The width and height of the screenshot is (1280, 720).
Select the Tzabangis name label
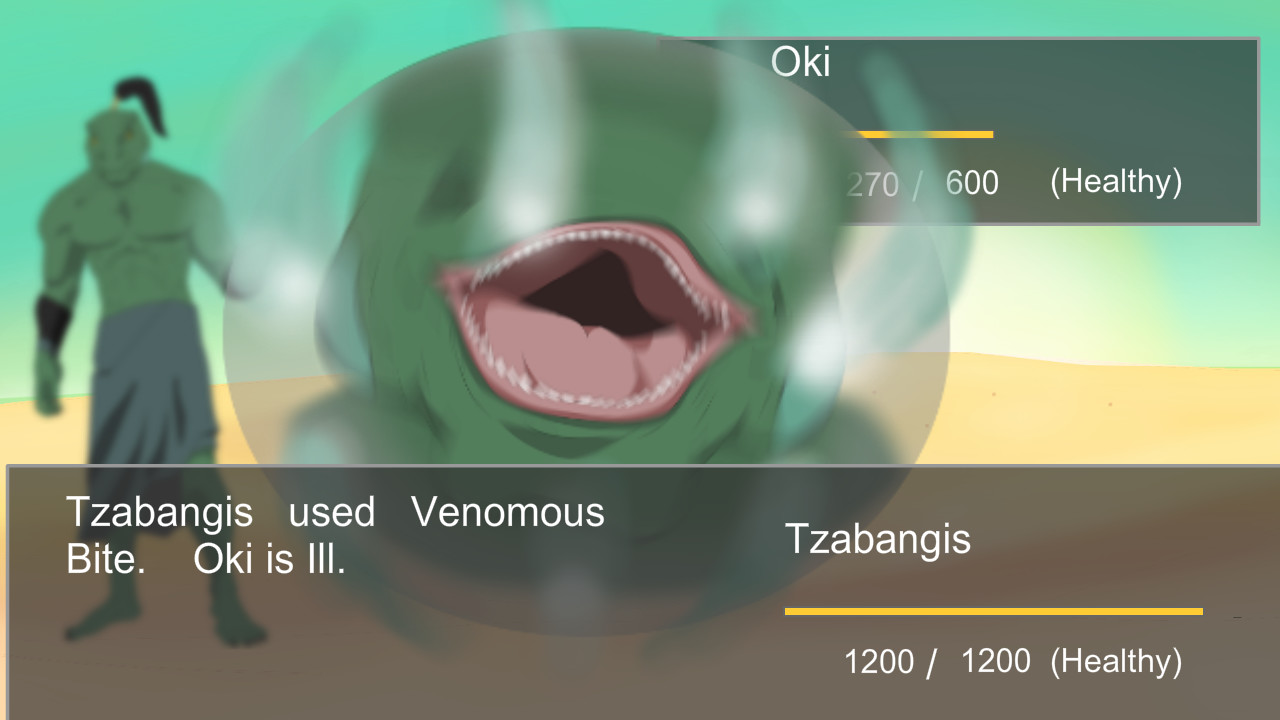(879, 540)
